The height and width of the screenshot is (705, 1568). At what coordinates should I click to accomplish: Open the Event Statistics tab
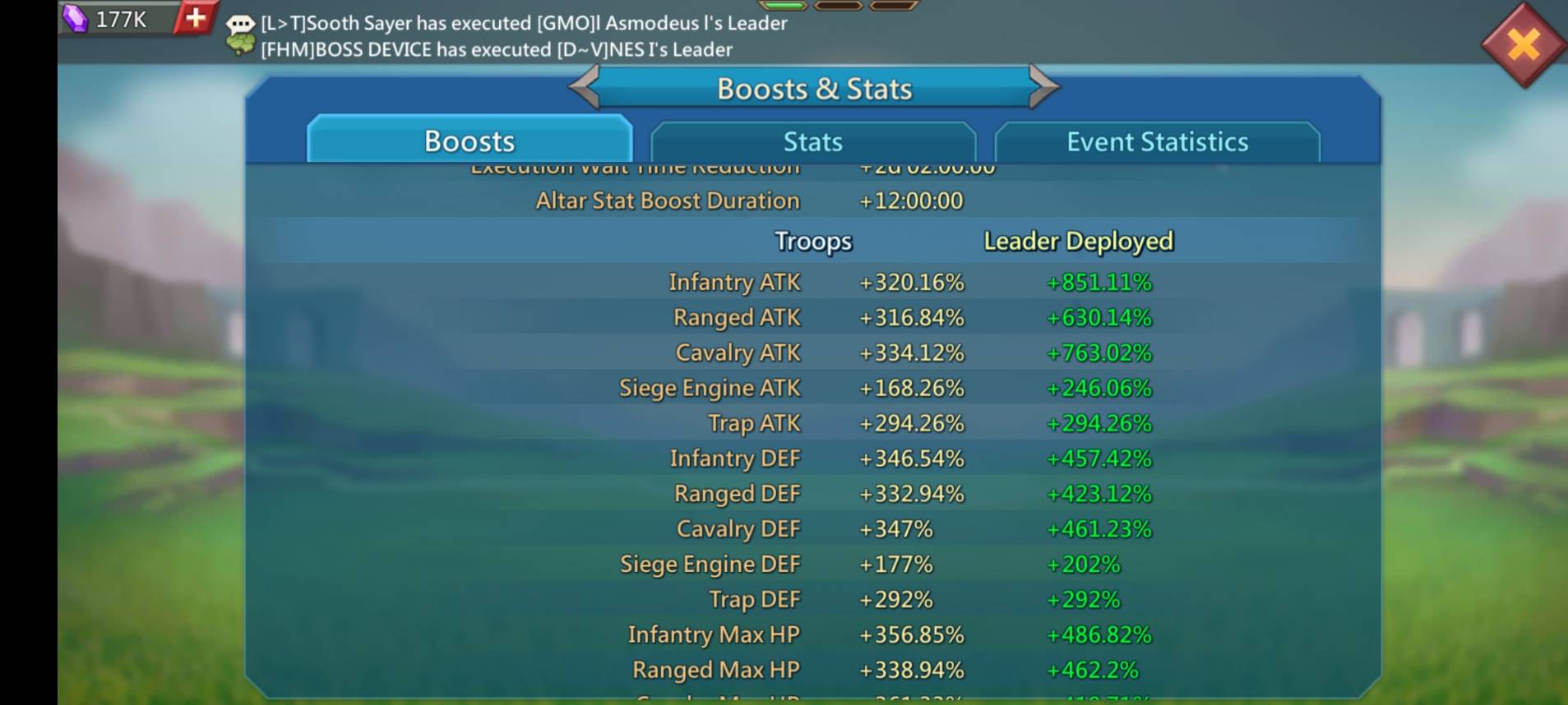1157,142
